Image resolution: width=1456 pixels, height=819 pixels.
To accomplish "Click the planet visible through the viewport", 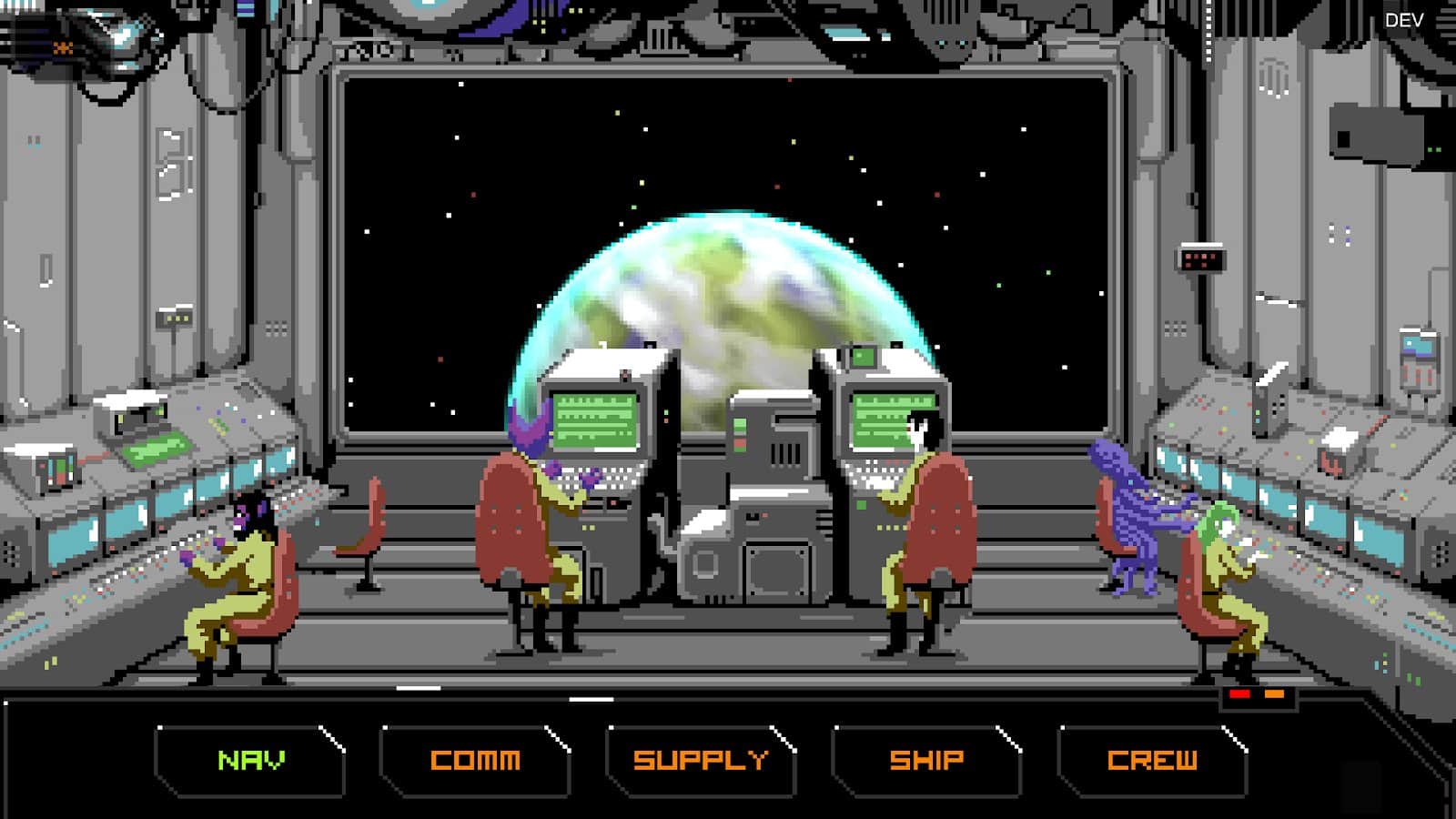I will [719, 300].
